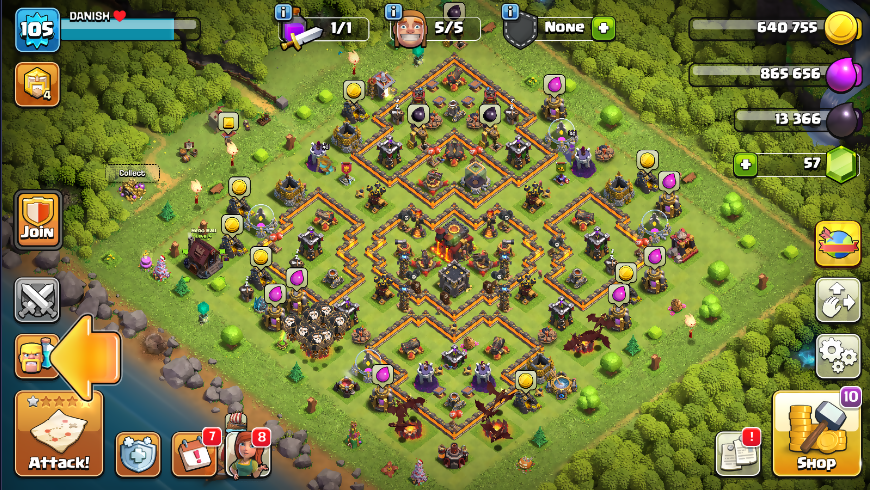
Task: Check the events calendar with 7 alerts
Action: [x=192, y=454]
